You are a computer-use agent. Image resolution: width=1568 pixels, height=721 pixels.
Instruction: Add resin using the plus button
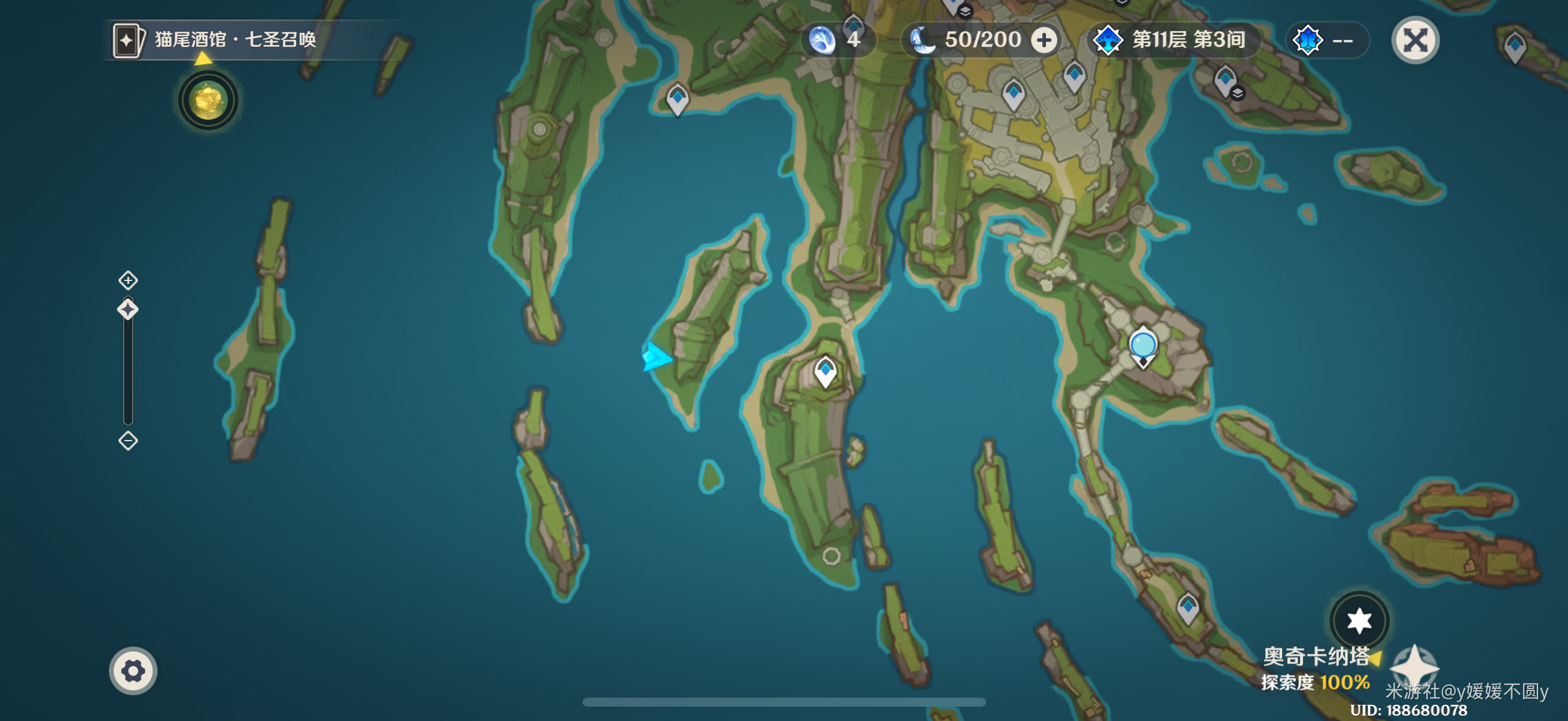(1044, 40)
